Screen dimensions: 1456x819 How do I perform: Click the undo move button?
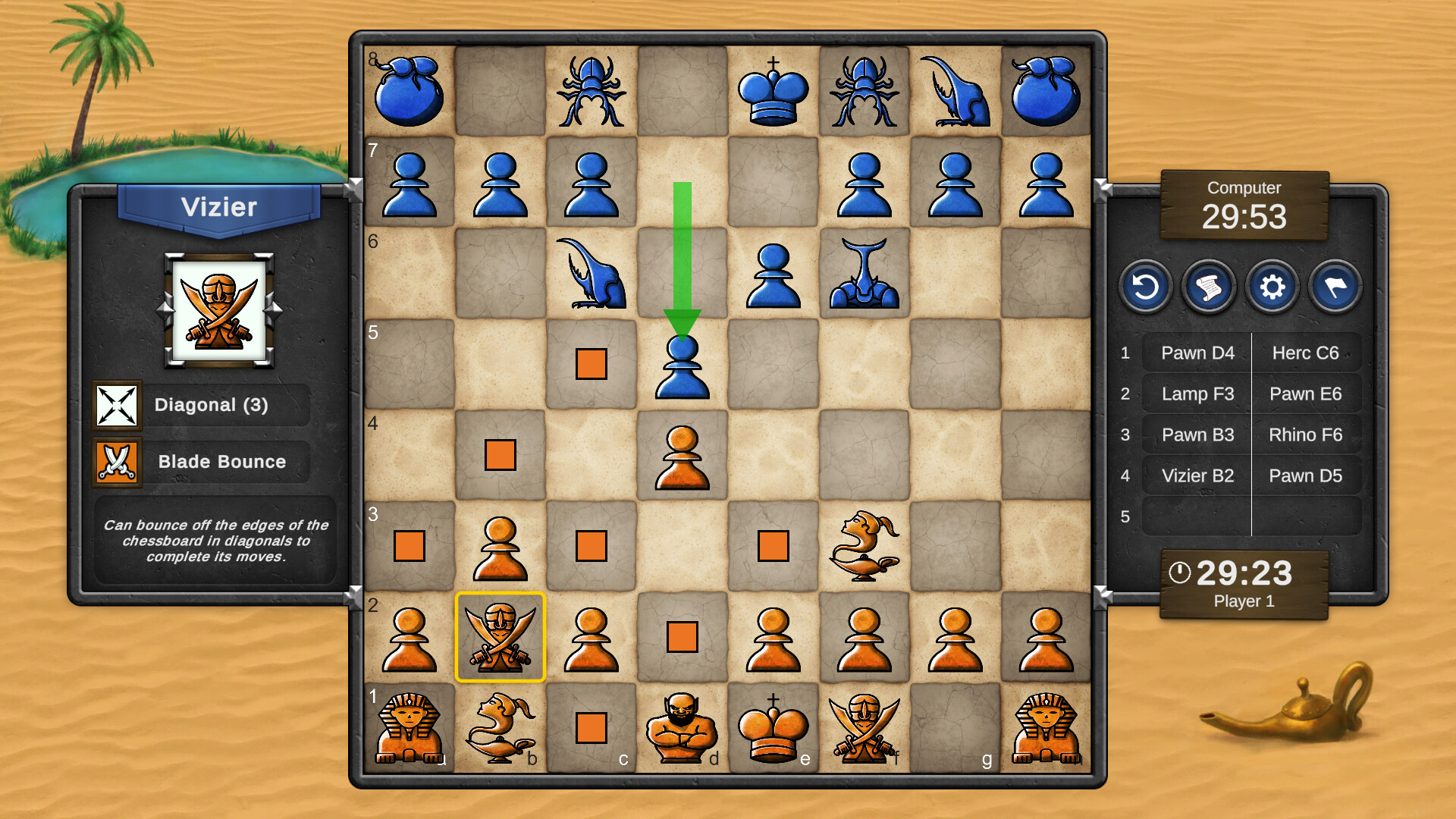[1146, 288]
